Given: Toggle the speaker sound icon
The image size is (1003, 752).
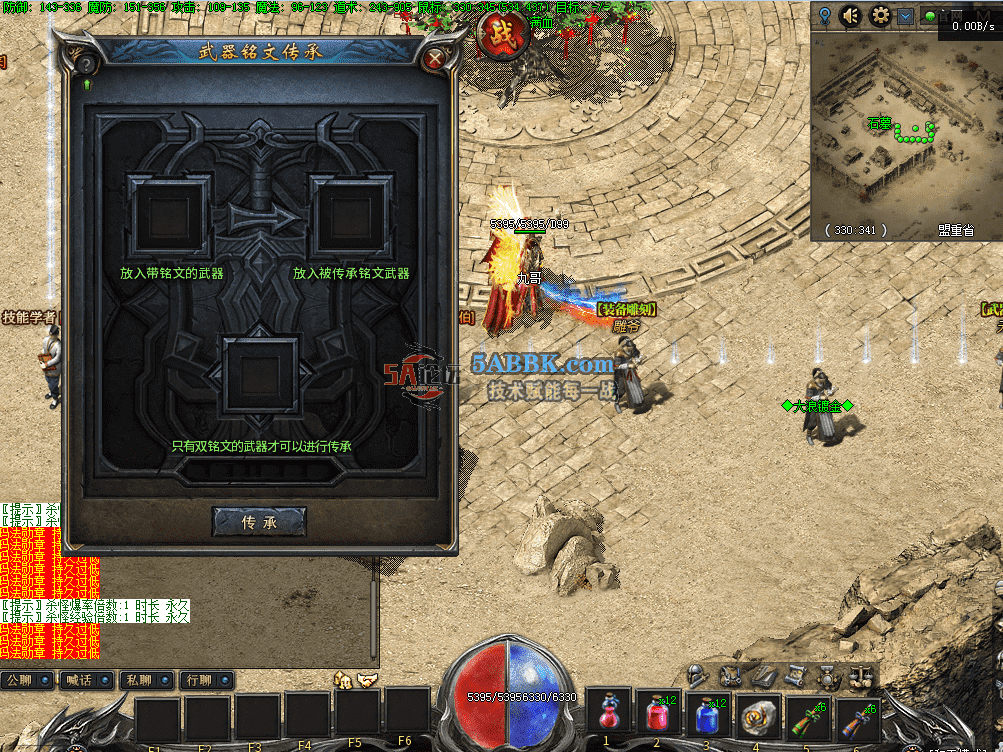Looking at the screenshot, I should click(851, 15).
